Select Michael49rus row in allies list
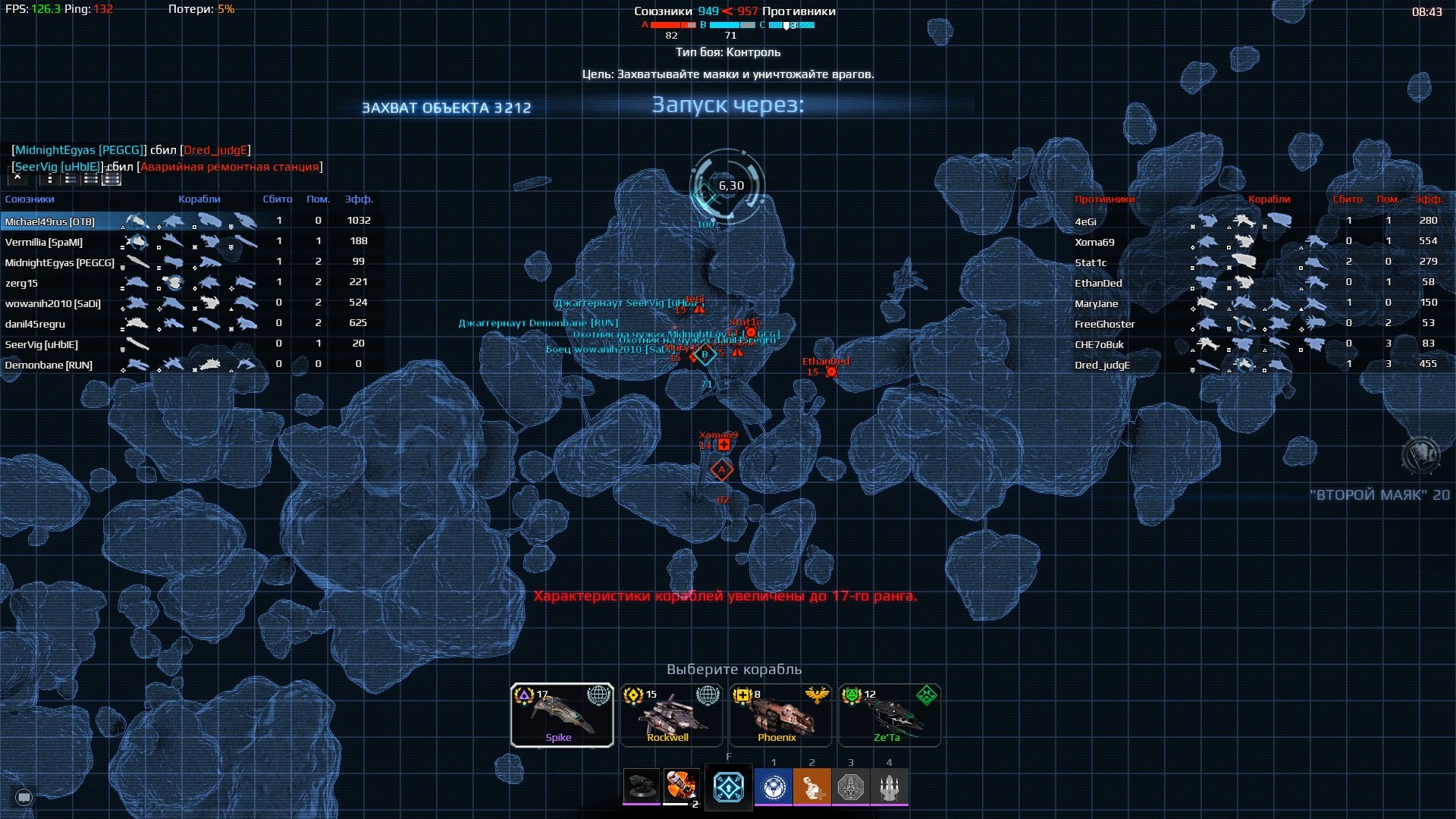 [50, 221]
